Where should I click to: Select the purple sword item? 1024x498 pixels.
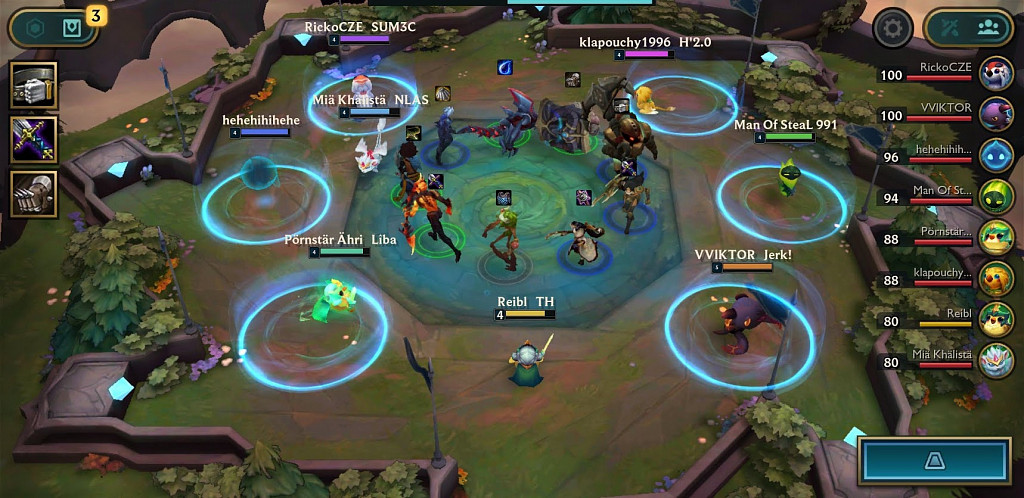34,139
